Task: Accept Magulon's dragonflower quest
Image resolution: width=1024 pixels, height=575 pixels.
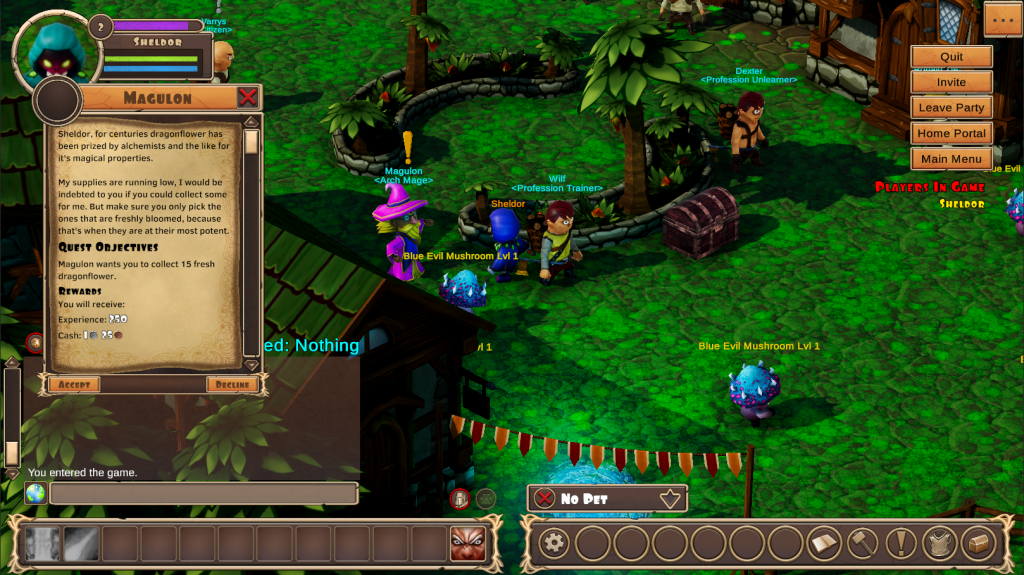Action: [x=74, y=385]
